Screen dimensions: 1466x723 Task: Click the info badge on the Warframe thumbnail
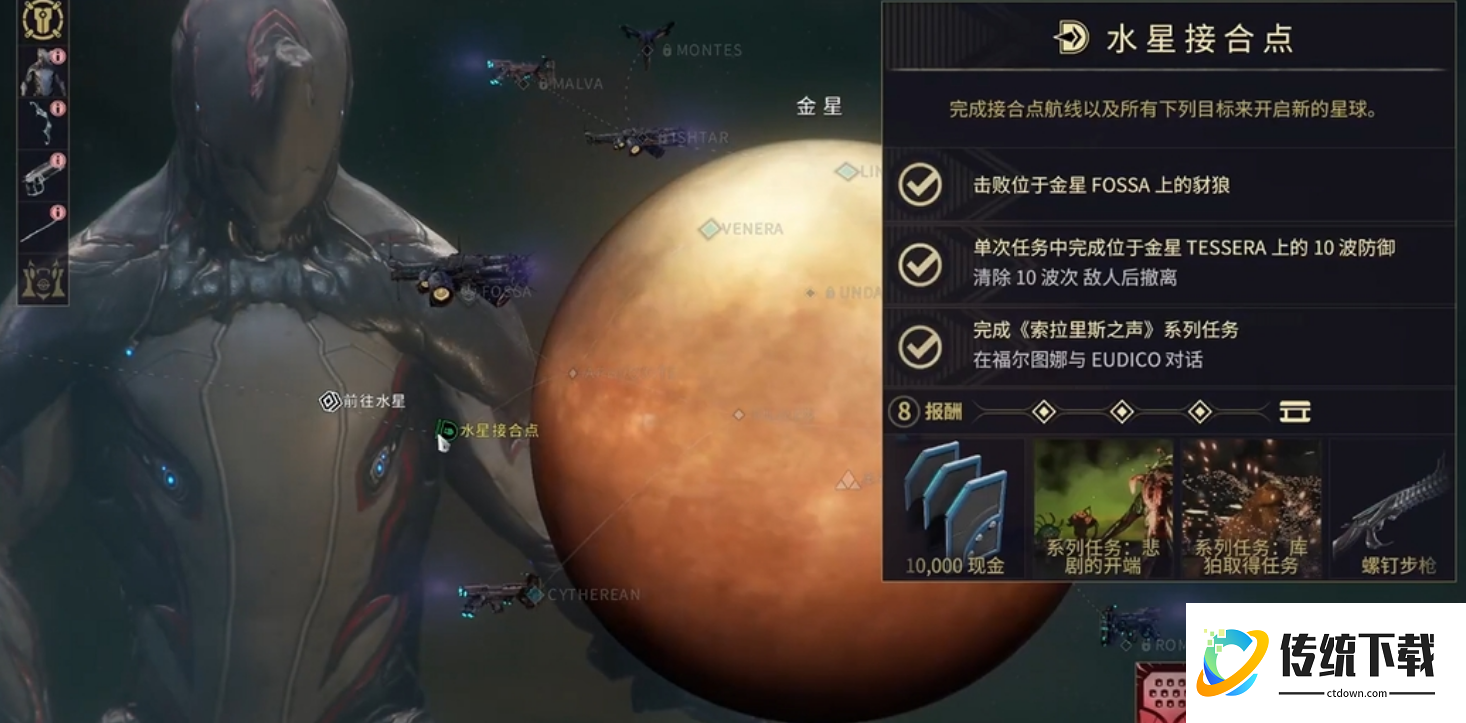click(x=58, y=55)
